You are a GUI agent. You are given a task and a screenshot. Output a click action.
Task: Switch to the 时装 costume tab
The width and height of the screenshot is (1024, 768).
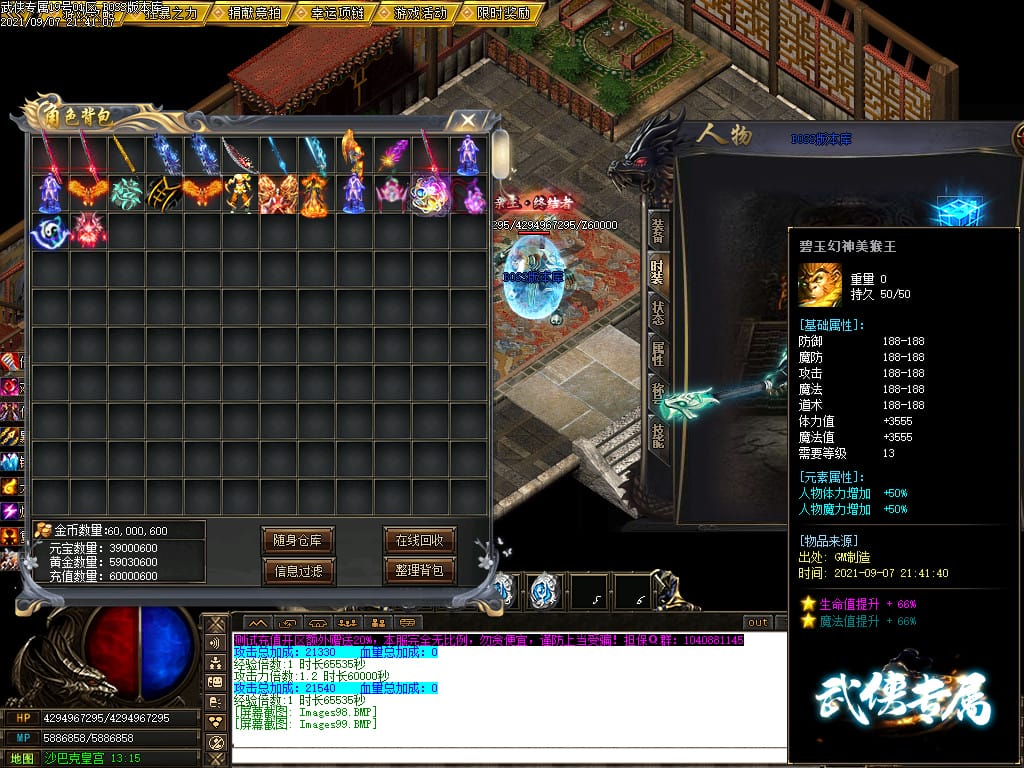click(x=657, y=271)
